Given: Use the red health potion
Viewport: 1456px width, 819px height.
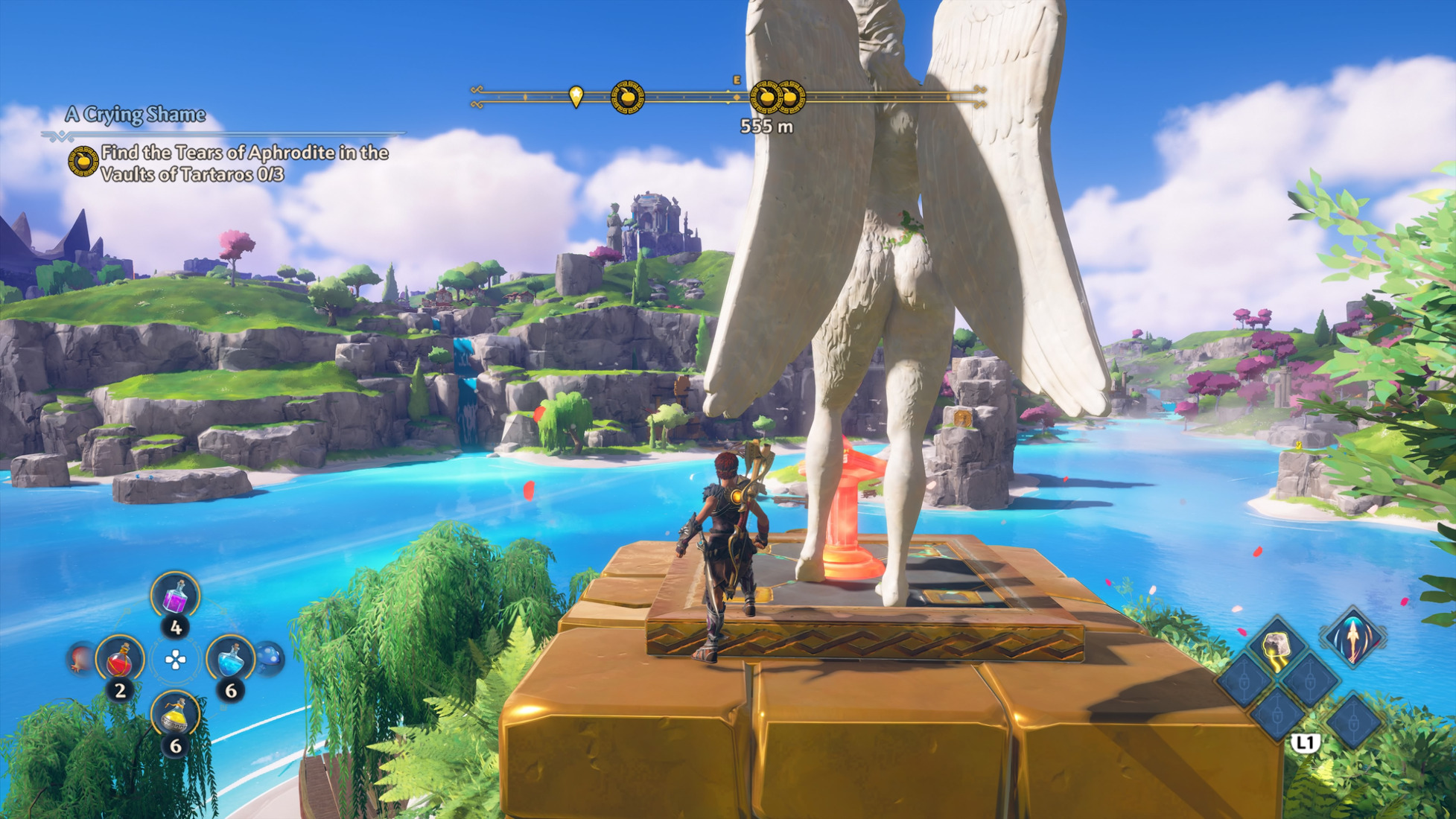Looking at the screenshot, I should click(120, 660).
